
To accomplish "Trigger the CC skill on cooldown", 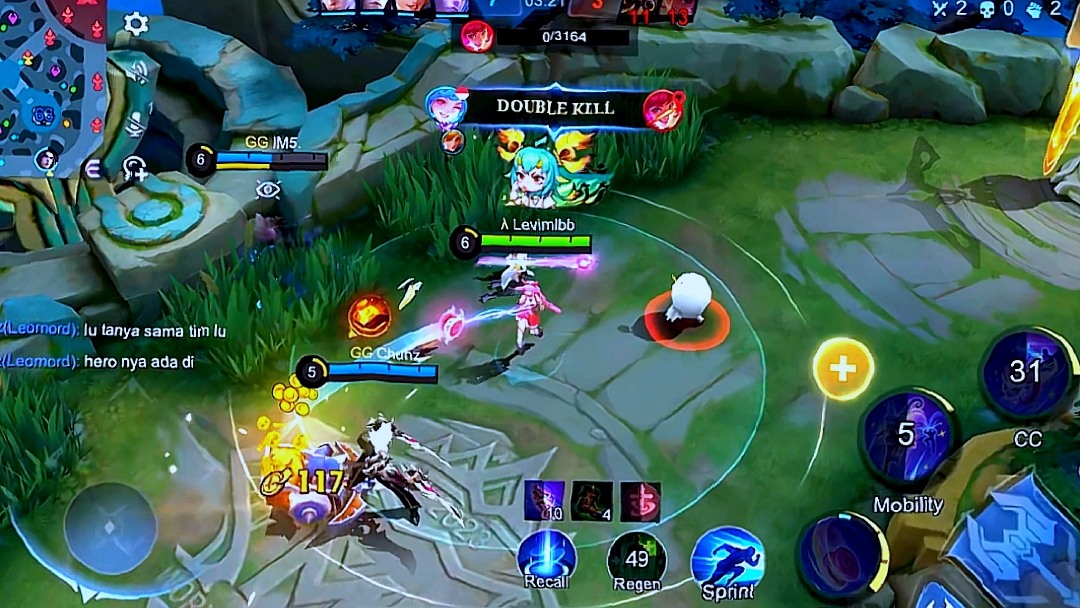I will [1027, 373].
